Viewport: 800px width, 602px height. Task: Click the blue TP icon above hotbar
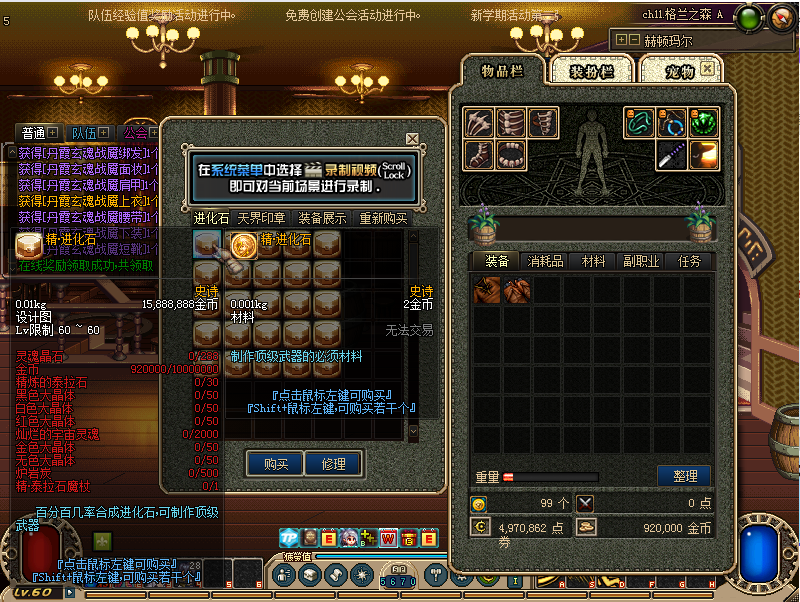click(x=288, y=538)
